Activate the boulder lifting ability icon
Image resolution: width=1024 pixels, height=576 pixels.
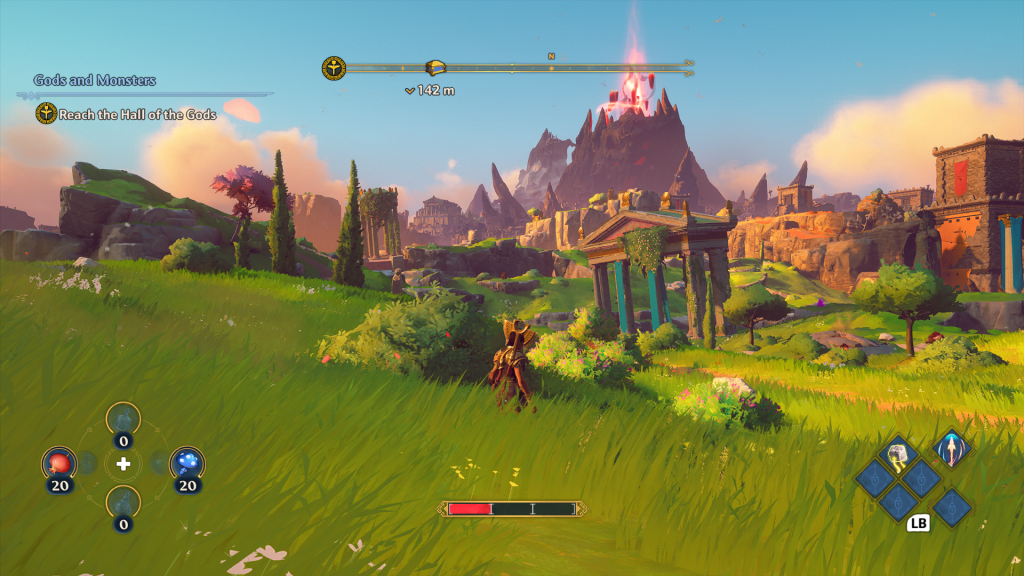click(x=898, y=455)
